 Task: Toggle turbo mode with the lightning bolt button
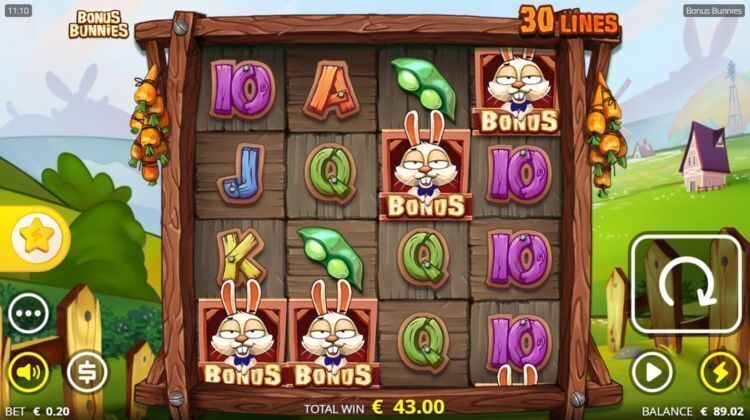point(720,373)
